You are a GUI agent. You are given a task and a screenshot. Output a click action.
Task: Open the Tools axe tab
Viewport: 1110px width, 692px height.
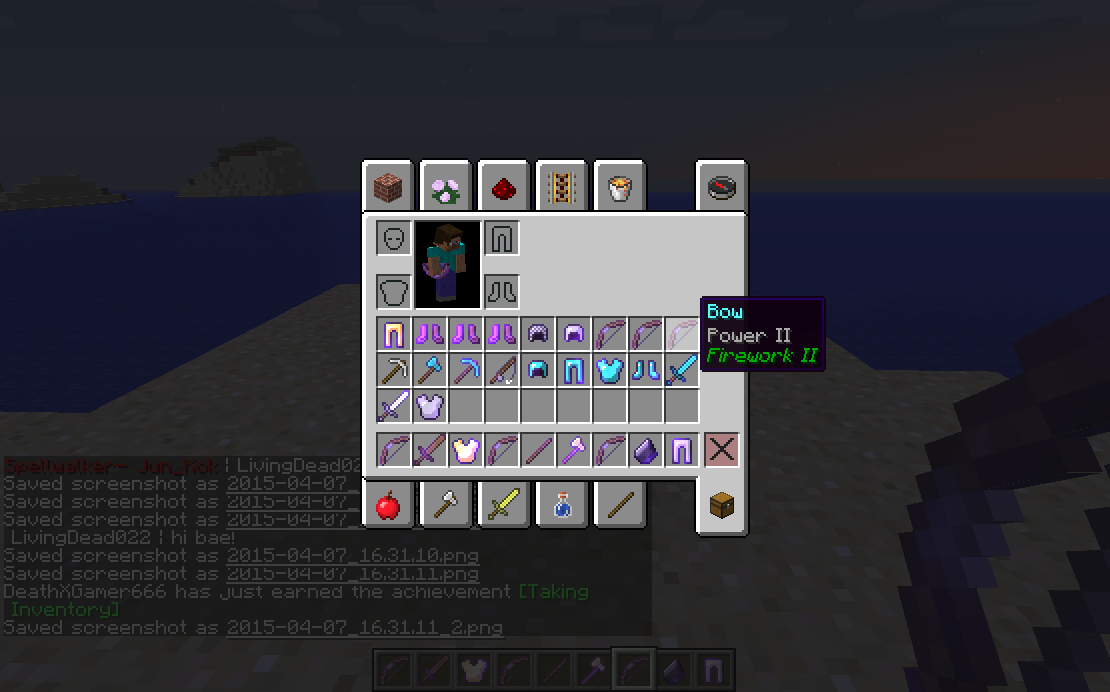point(445,506)
